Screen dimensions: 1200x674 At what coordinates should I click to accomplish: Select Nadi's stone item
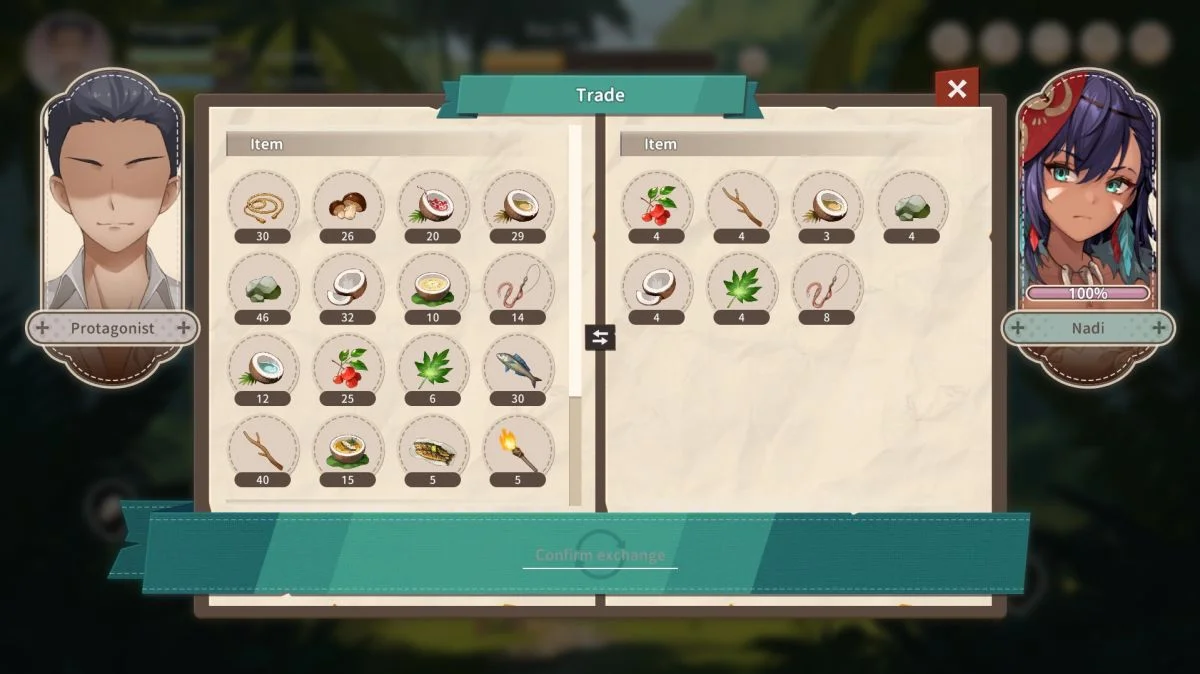point(911,205)
